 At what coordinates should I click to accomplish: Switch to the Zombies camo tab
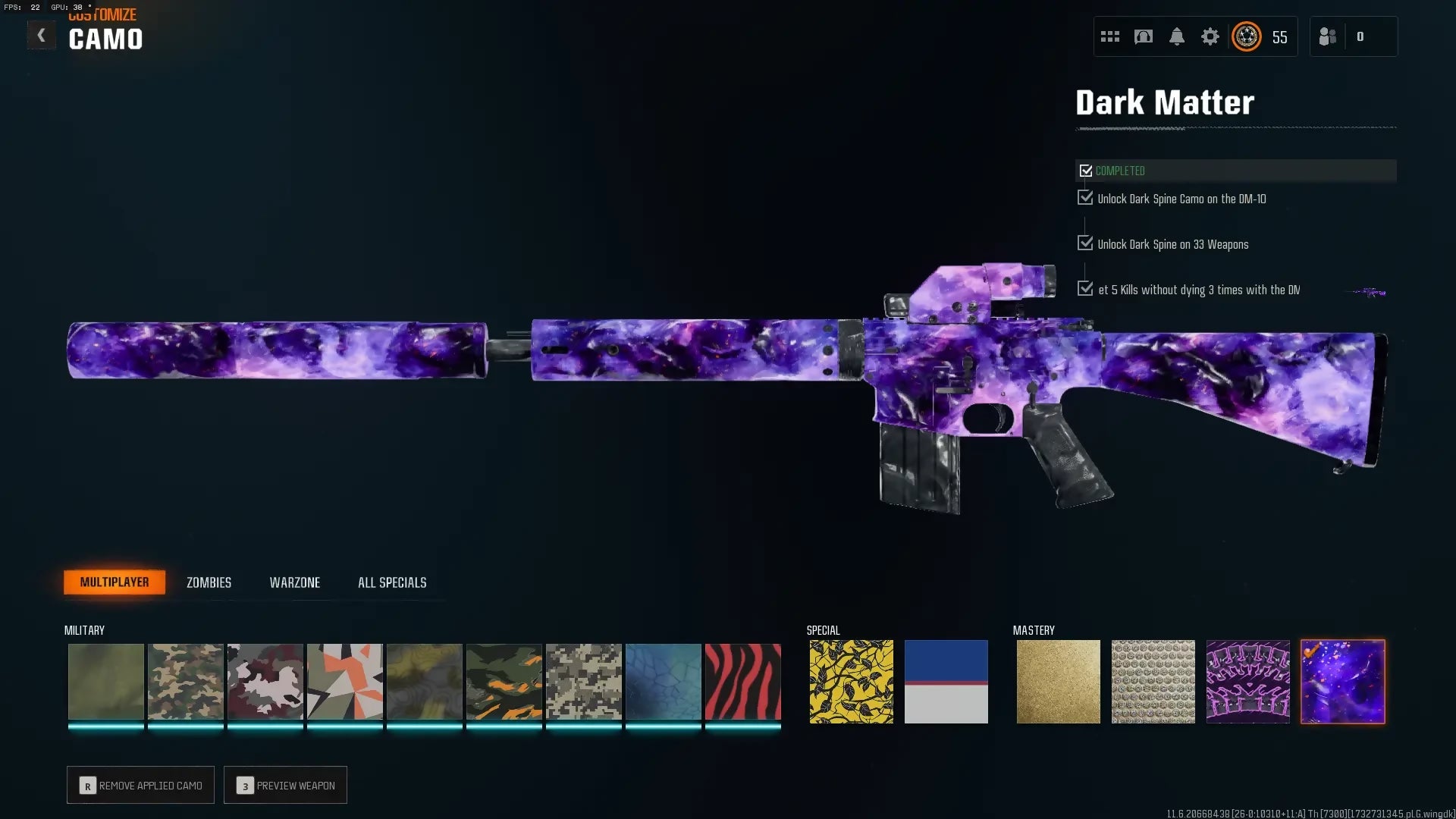pyautogui.click(x=209, y=582)
